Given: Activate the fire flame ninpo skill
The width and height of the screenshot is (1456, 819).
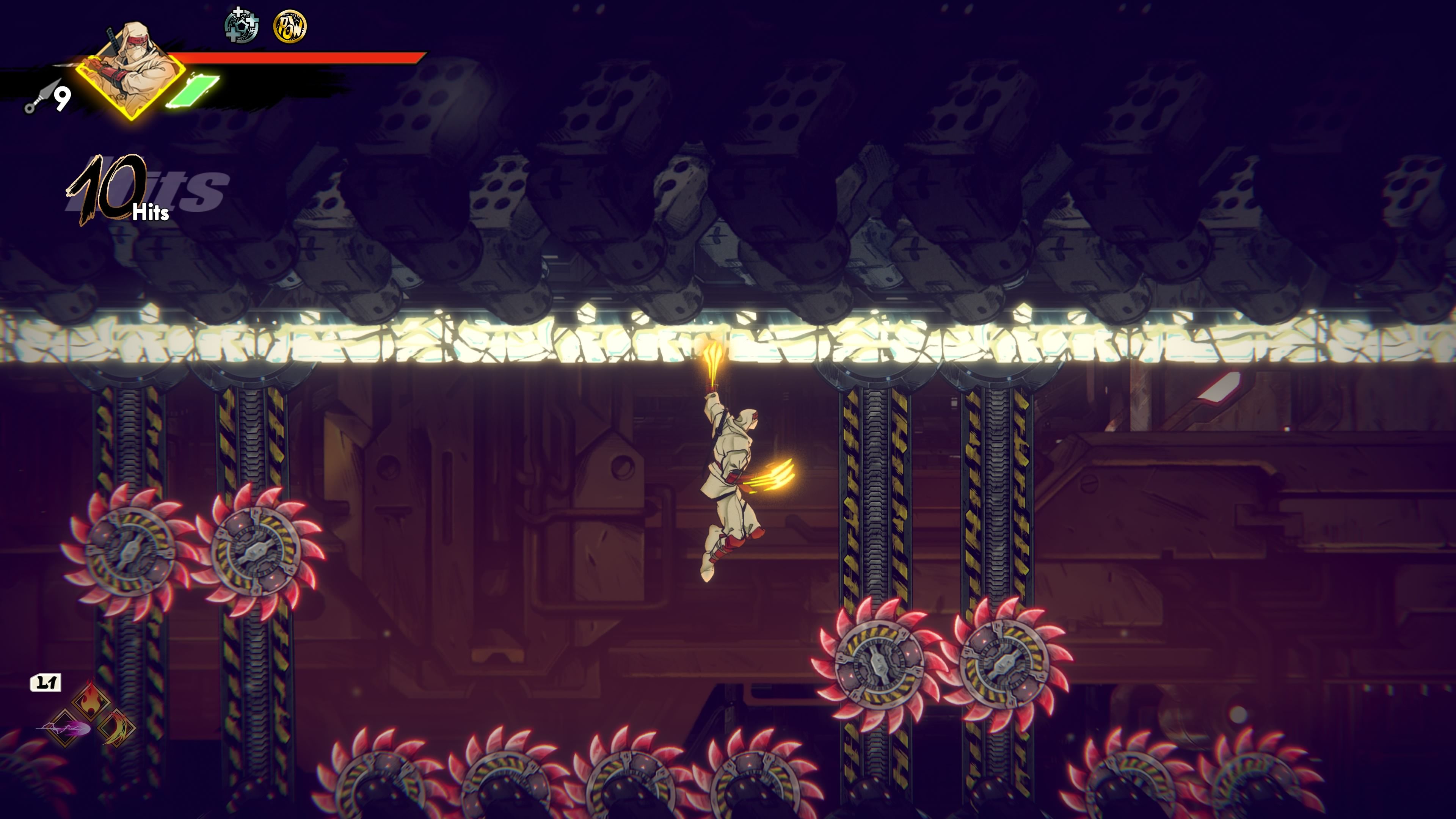Looking at the screenshot, I should pos(91,701).
